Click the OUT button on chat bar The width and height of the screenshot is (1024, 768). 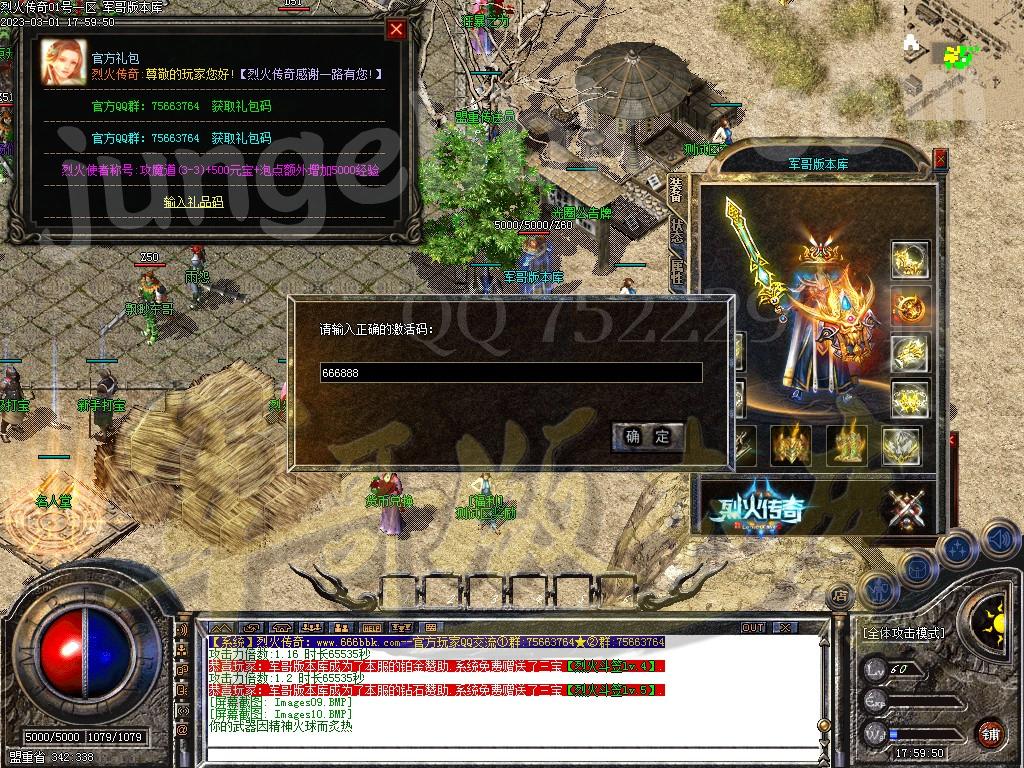[x=752, y=628]
